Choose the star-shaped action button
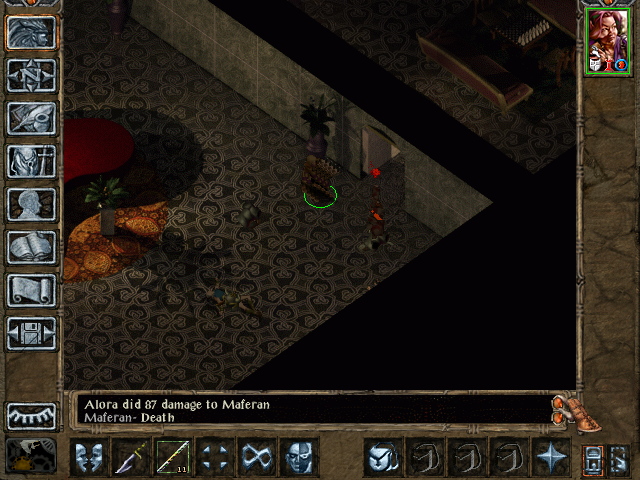The image size is (640, 480). (550, 457)
